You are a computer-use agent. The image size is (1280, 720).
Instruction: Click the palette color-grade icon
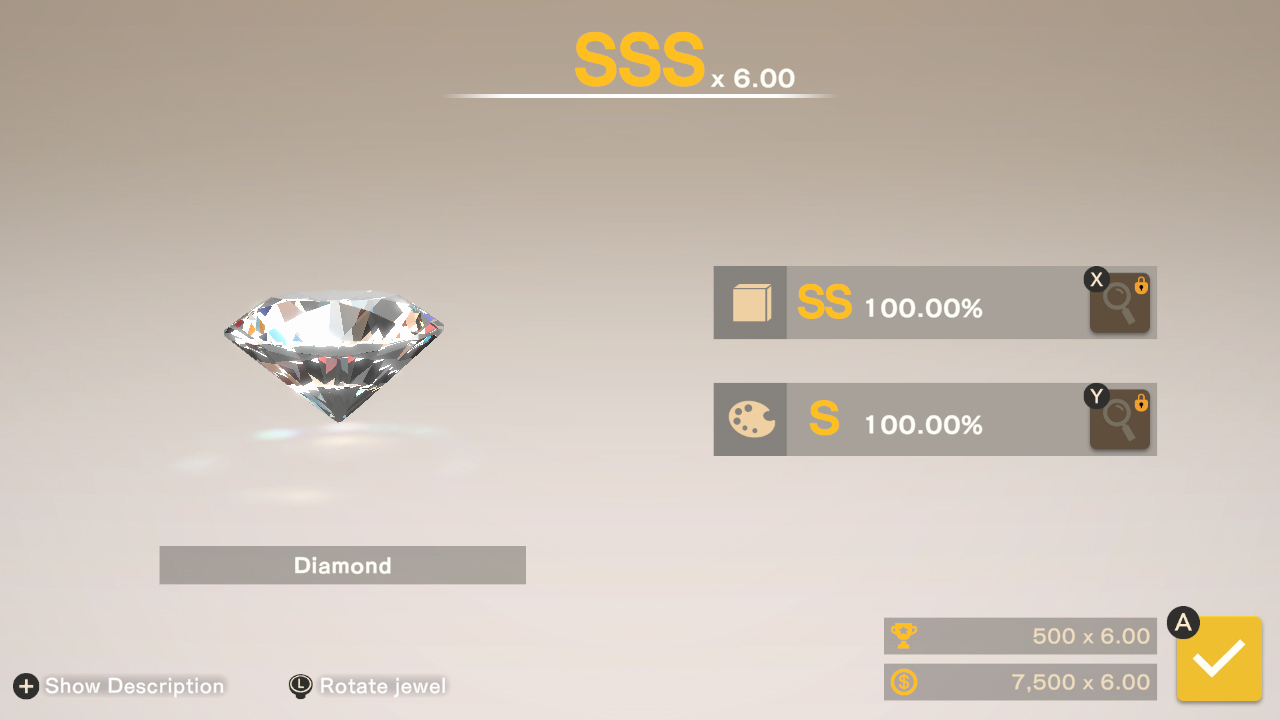coord(750,419)
